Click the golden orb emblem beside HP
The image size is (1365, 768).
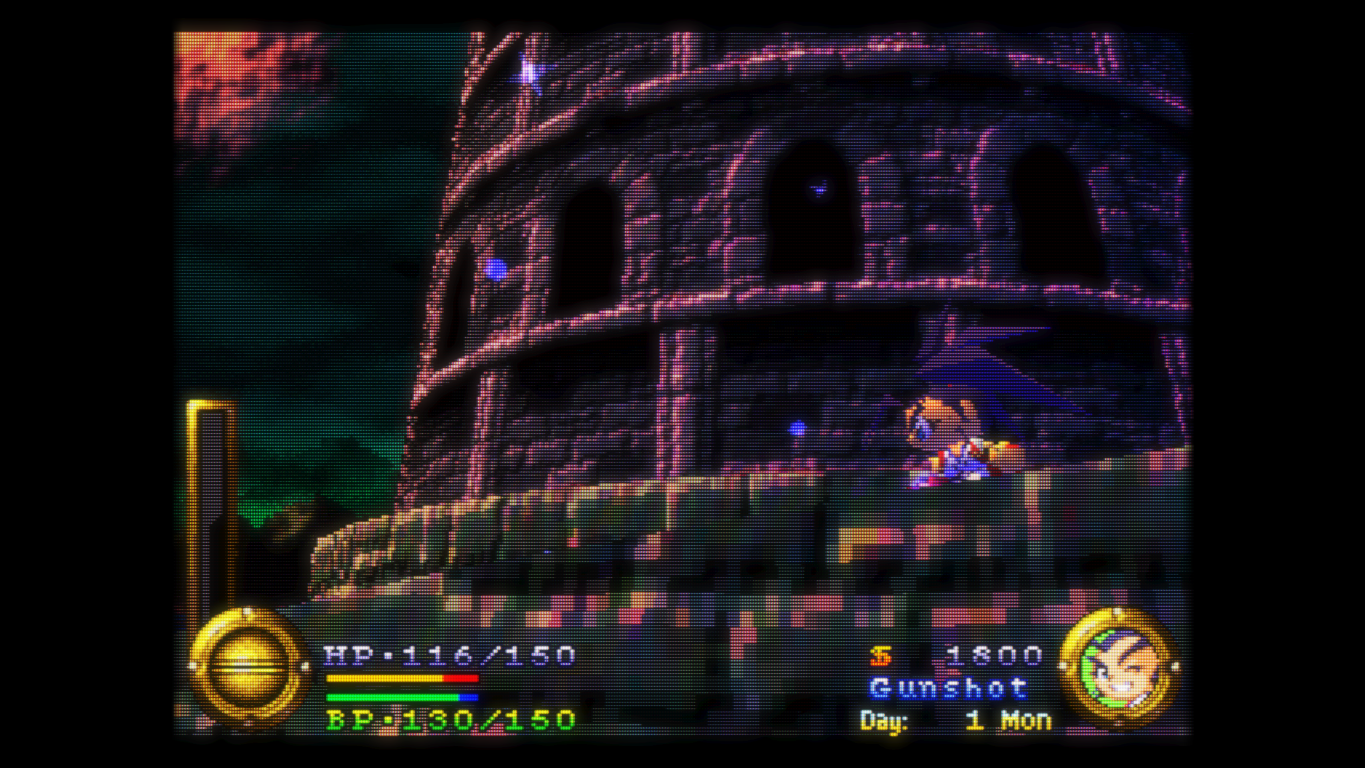249,665
